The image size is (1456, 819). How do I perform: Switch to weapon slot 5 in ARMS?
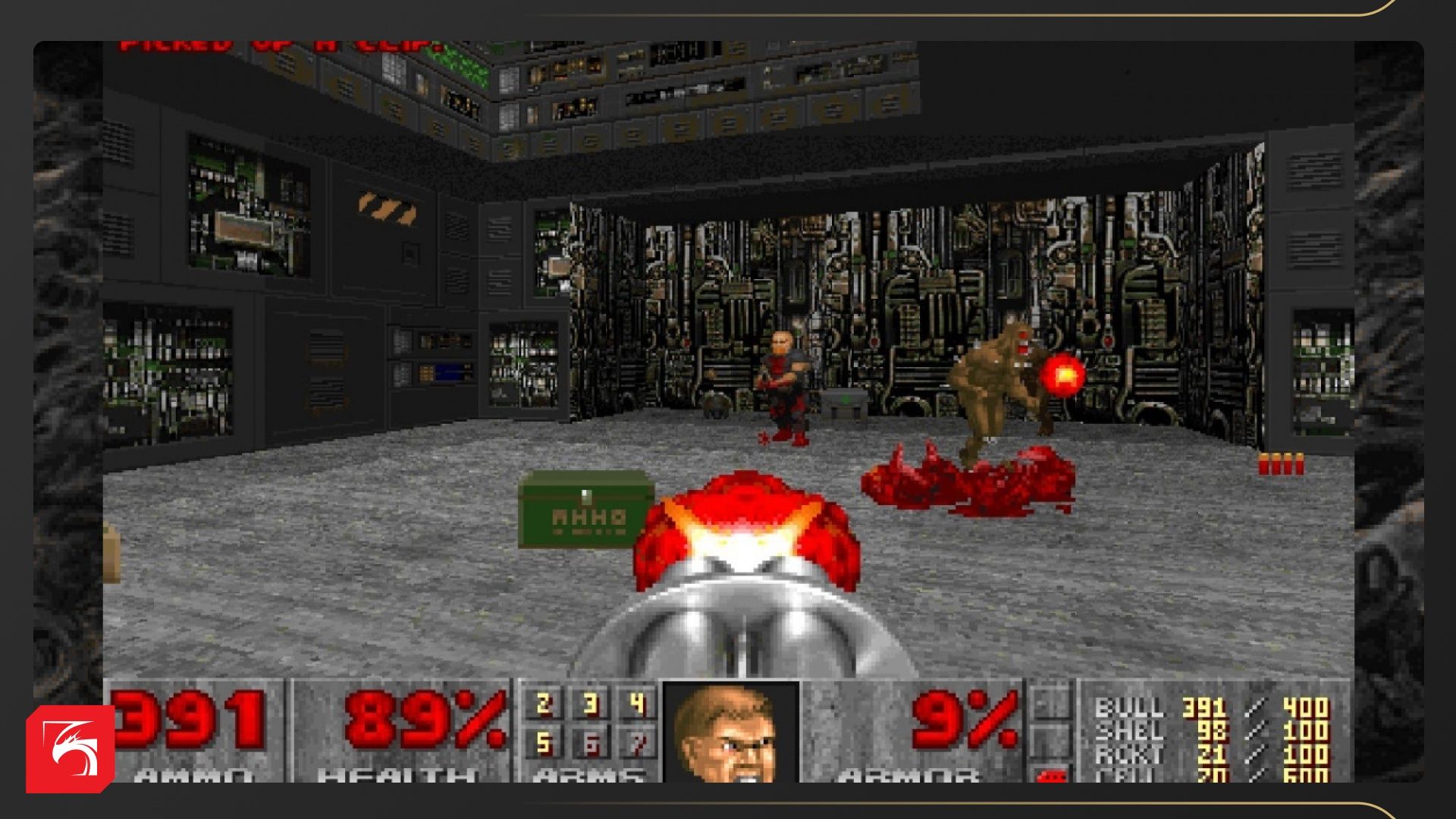pyautogui.click(x=543, y=743)
